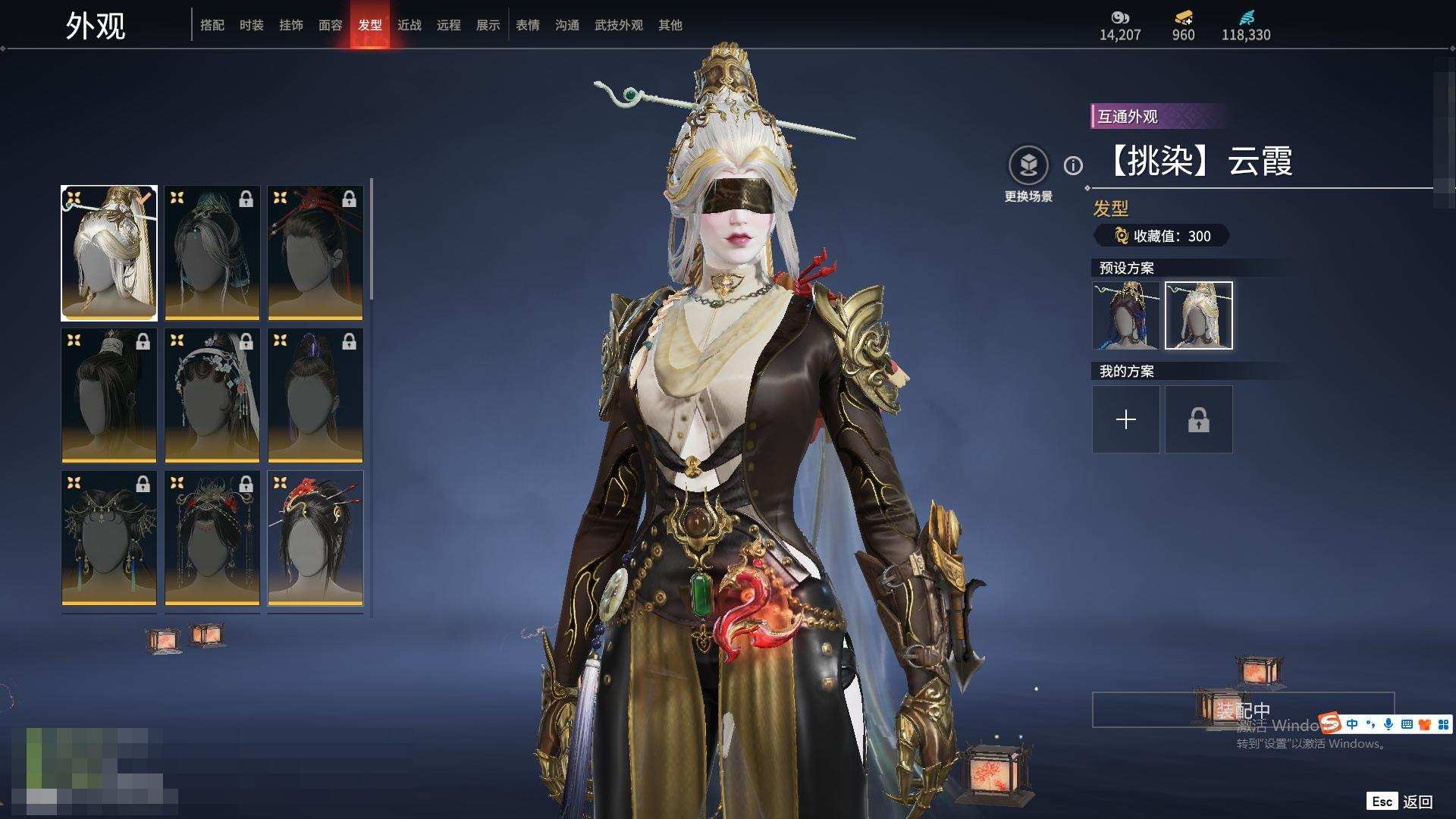Select the locked white floral headdress hairstyle
The width and height of the screenshot is (1456, 819).
coord(212,395)
